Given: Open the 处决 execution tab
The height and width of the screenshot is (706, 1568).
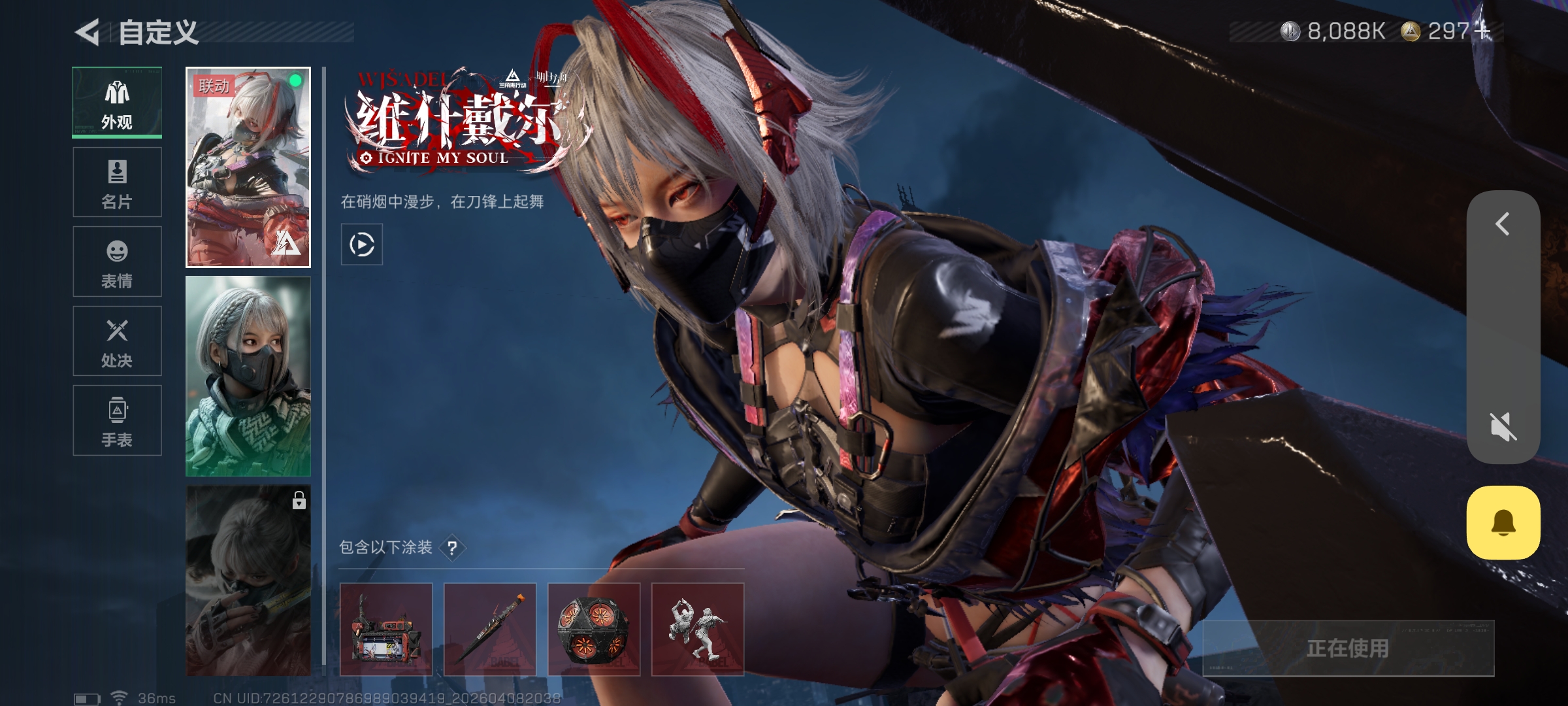Looking at the screenshot, I should point(117,341).
